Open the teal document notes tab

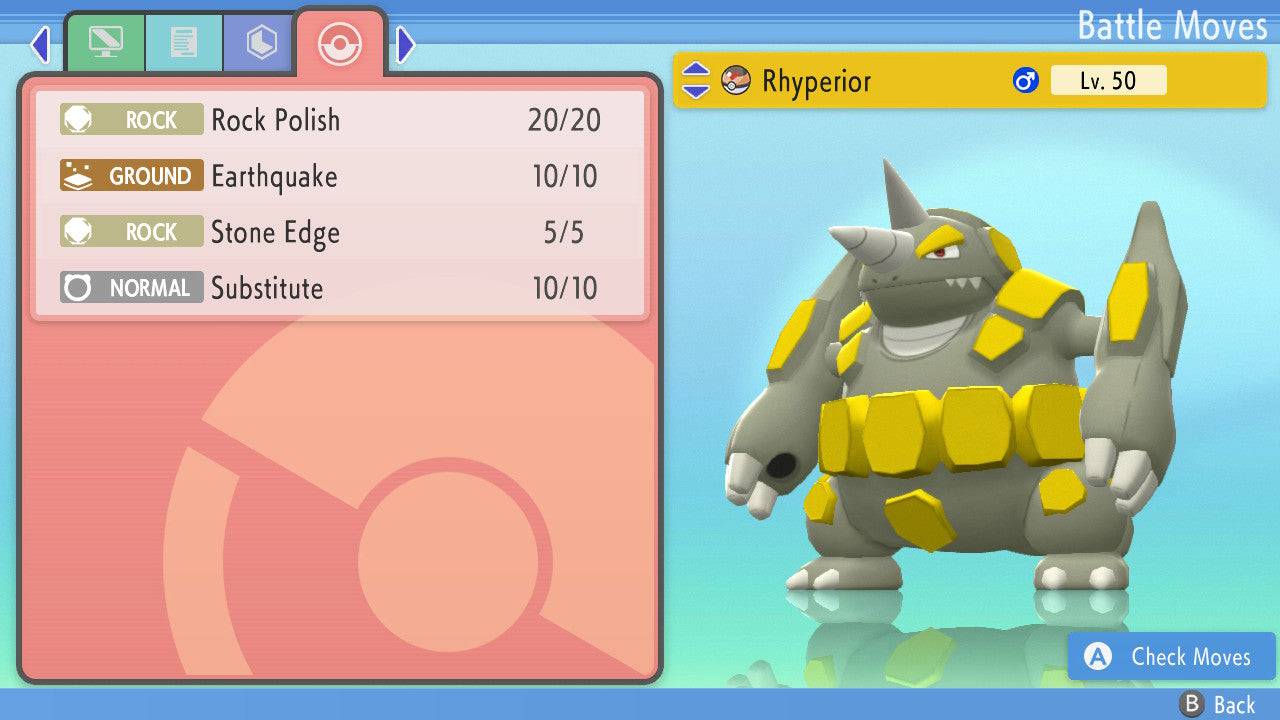tap(183, 43)
